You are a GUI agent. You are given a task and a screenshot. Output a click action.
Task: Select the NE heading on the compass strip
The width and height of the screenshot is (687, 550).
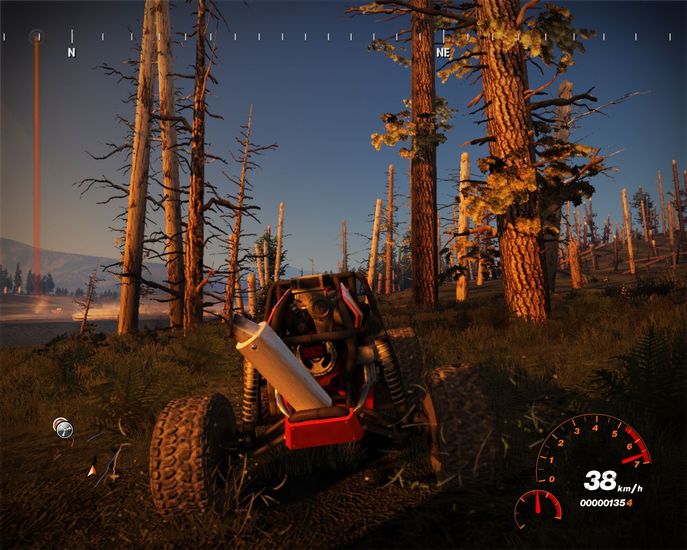click(443, 50)
